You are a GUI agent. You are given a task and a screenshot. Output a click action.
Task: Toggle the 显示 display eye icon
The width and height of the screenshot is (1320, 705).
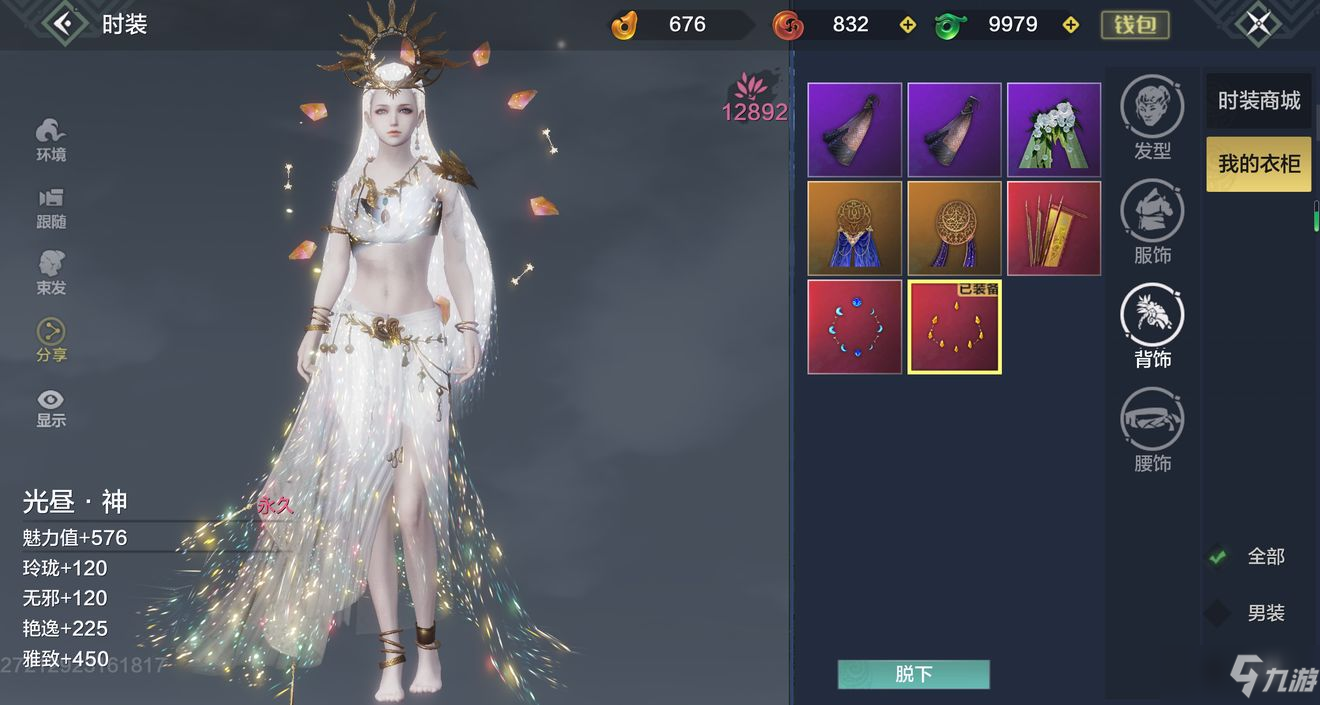pyautogui.click(x=51, y=407)
